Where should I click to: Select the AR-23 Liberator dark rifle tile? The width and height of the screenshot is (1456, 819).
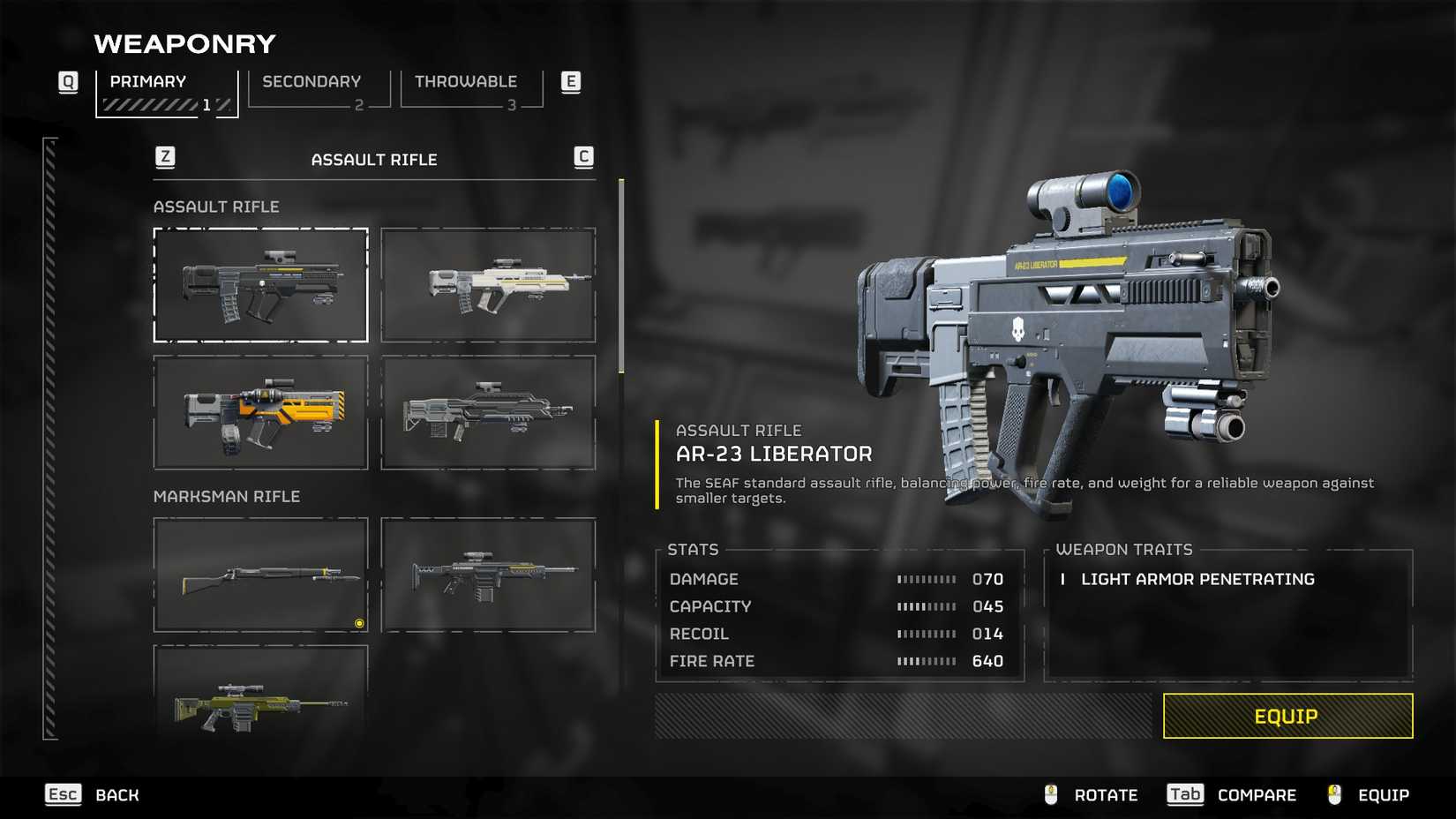coord(260,285)
